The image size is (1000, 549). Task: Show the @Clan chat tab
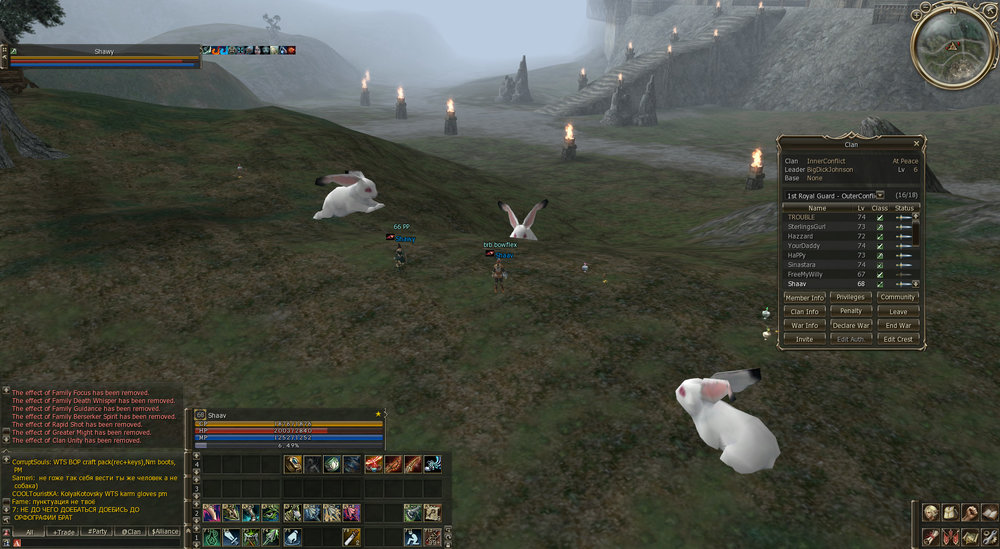131,532
